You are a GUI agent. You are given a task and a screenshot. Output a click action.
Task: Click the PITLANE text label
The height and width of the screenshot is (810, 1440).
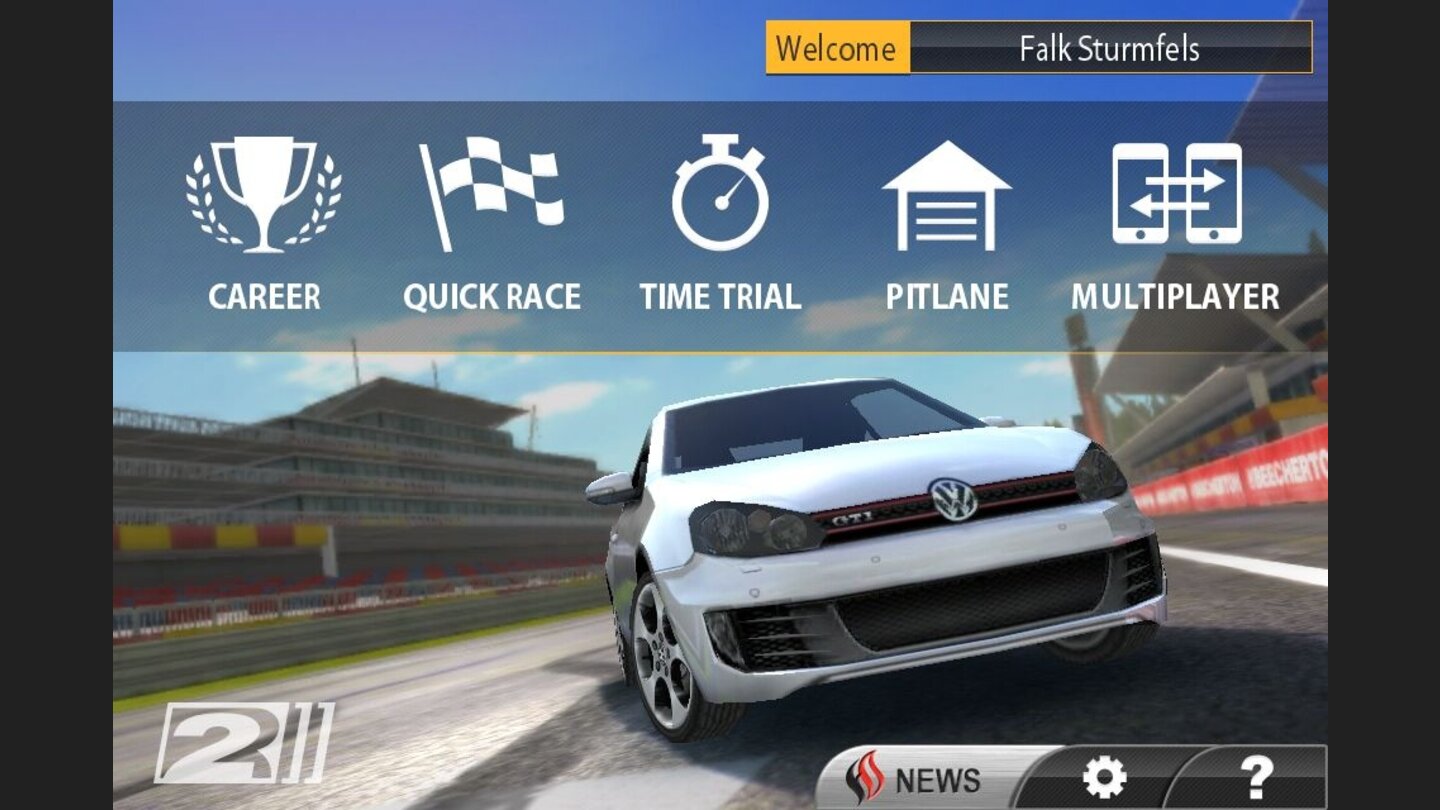pos(948,296)
